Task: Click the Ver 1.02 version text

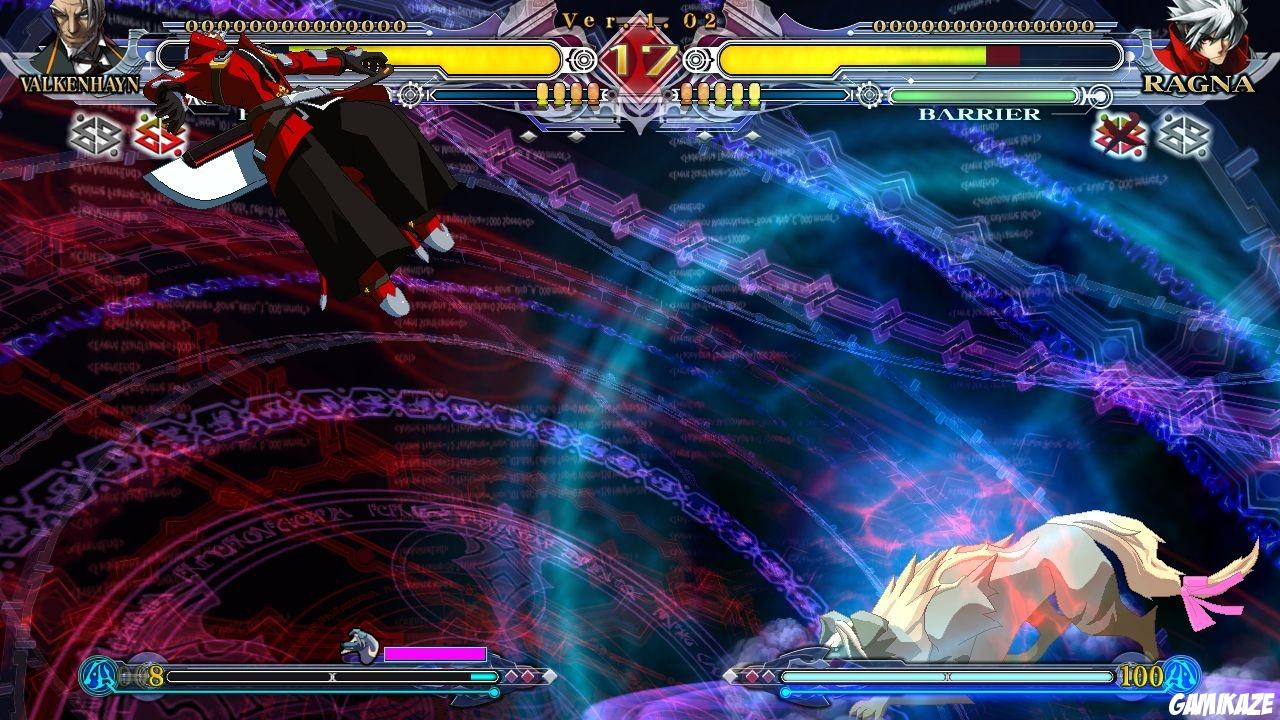Action: (x=640, y=18)
